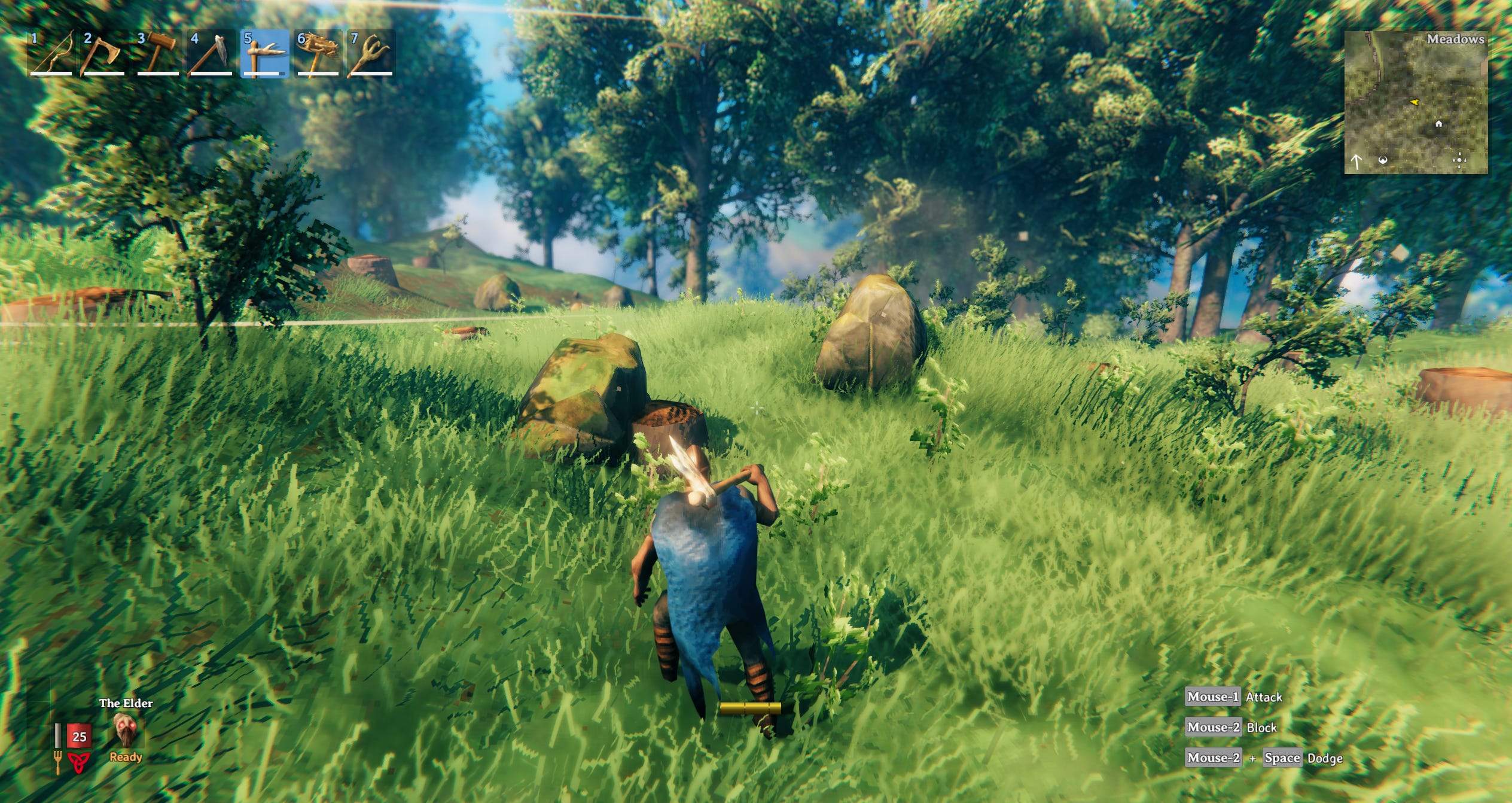Click the highlighted antler pickaxe slot
Image resolution: width=1512 pixels, height=803 pixels.
[x=264, y=54]
